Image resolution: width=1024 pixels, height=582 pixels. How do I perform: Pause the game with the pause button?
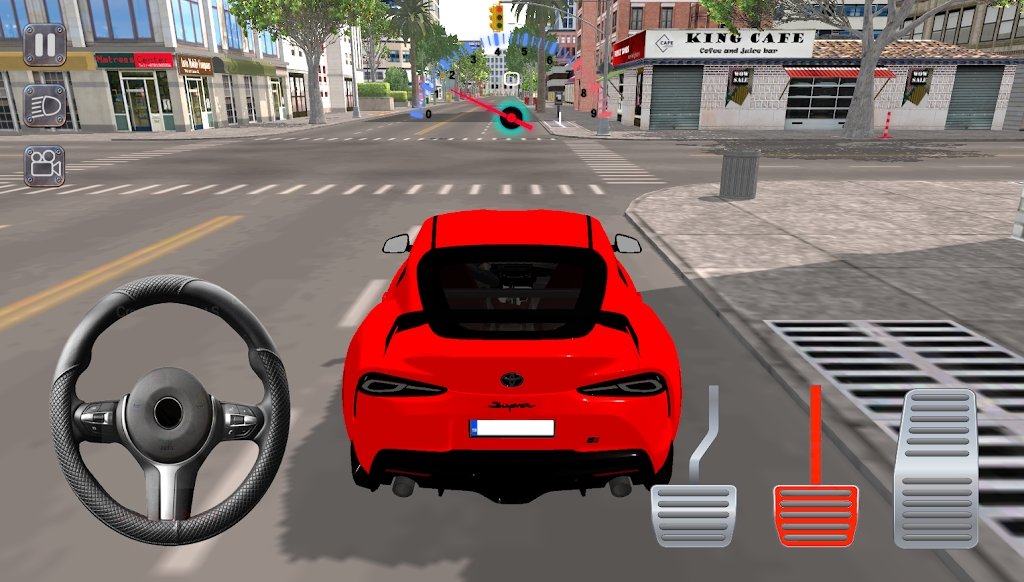(x=44, y=45)
